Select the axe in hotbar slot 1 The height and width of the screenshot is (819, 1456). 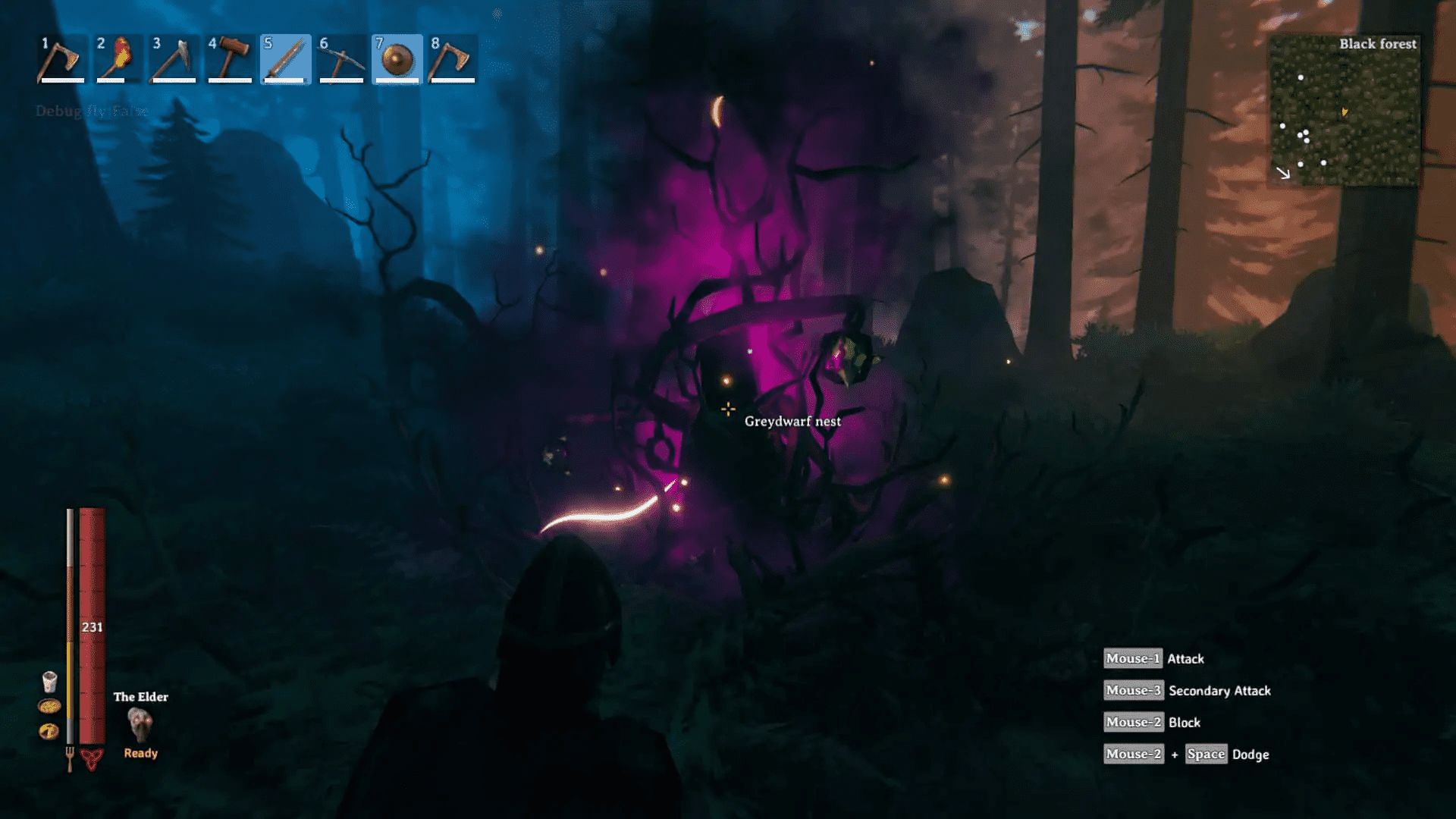(62, 59)
